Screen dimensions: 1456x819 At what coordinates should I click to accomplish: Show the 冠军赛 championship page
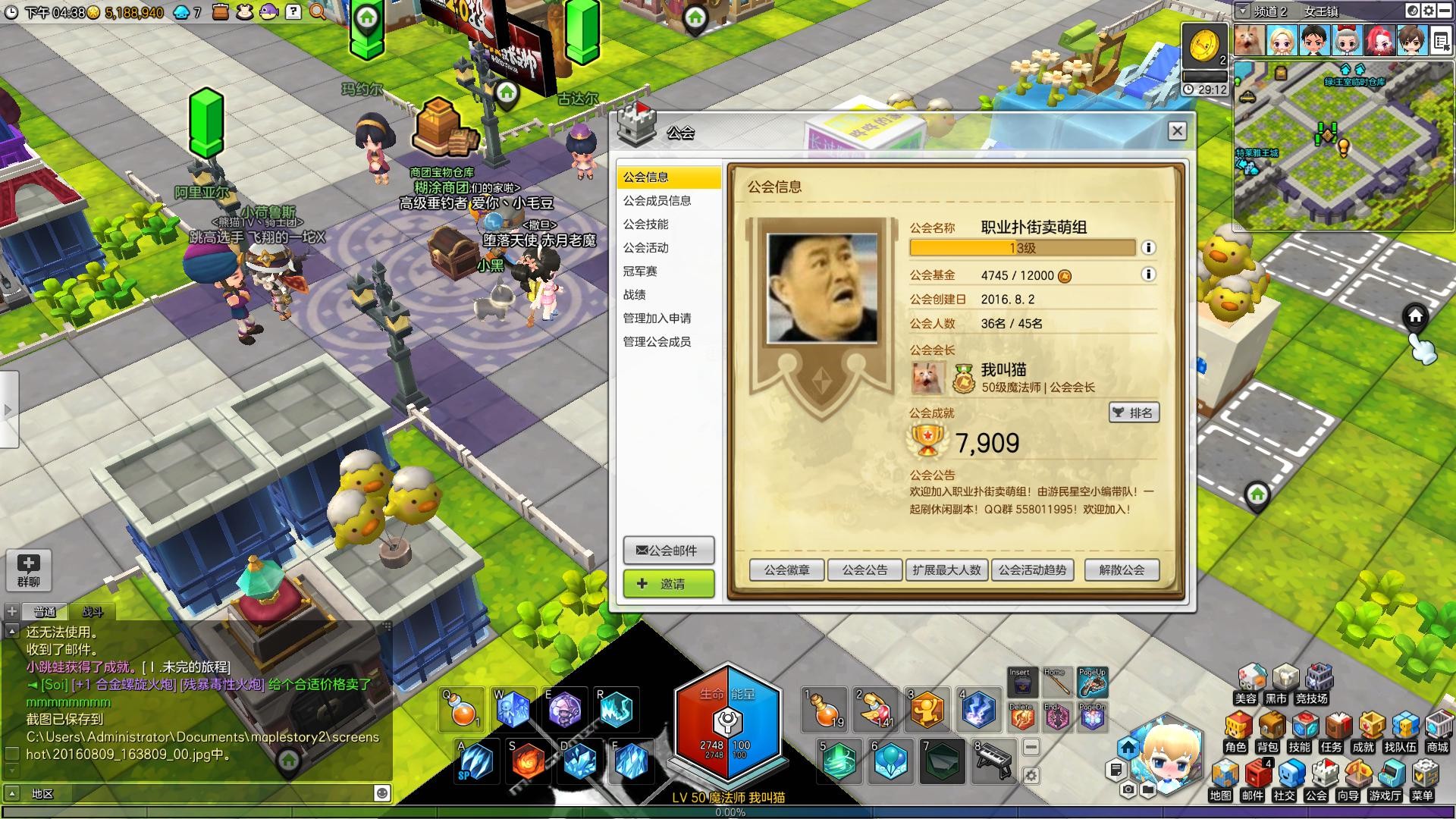pyautogui.click(x=640, y=271)
